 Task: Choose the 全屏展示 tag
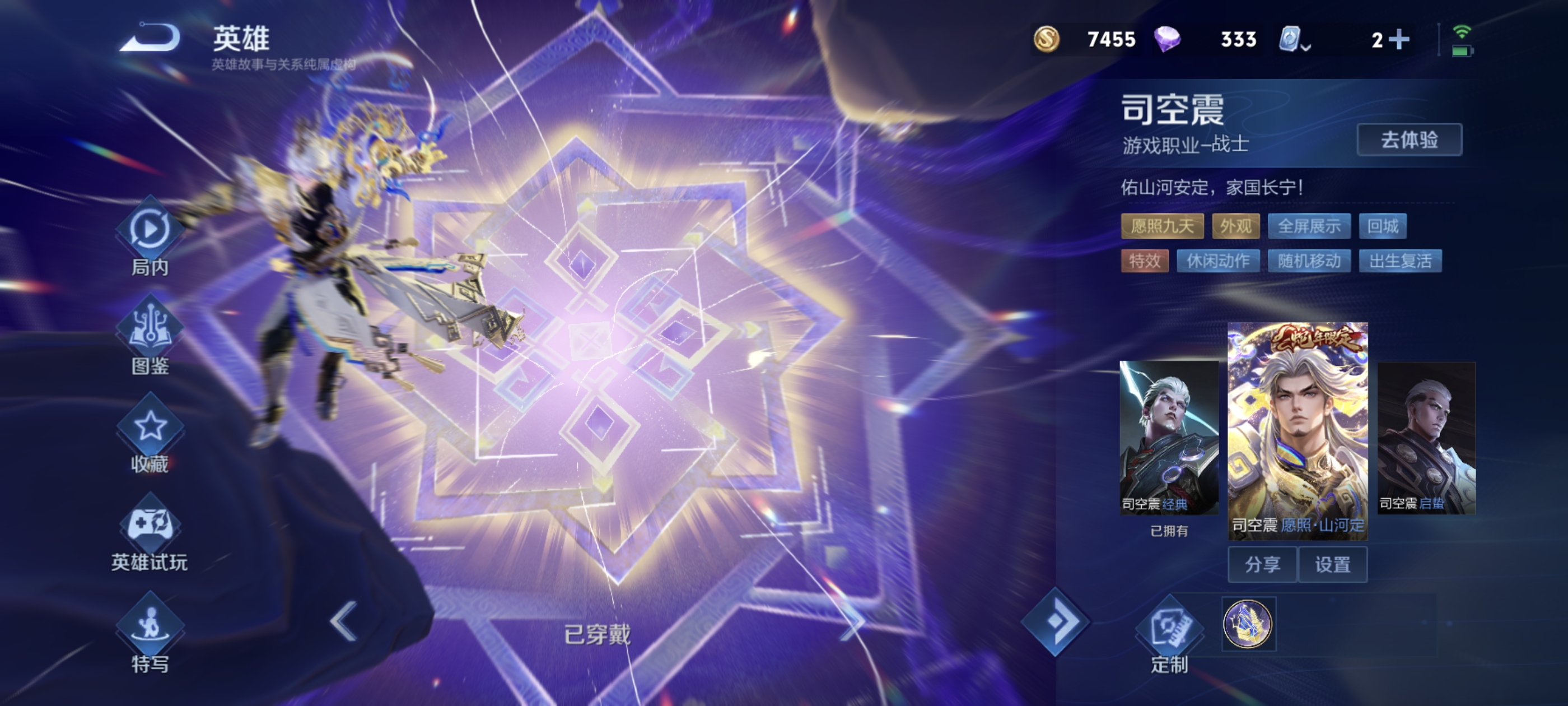[x=1309, y=226]
